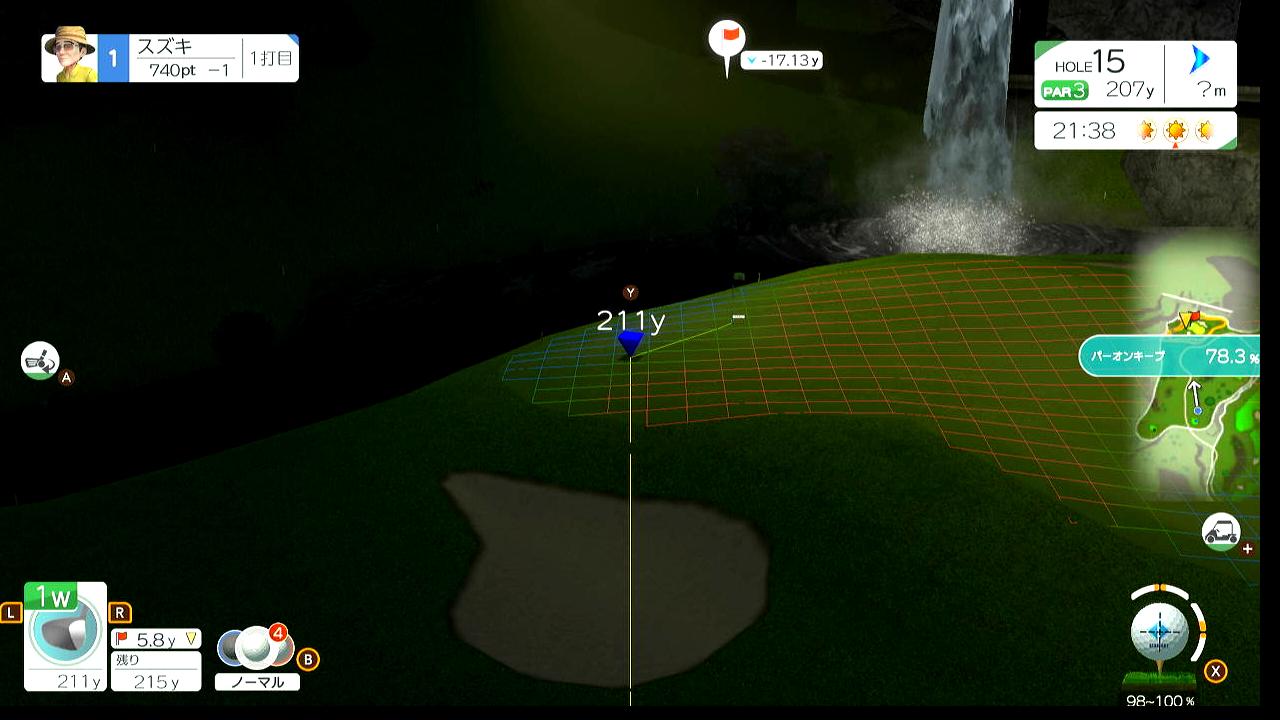Show the パーオンキープ percentage banner

pos(1168,356)
